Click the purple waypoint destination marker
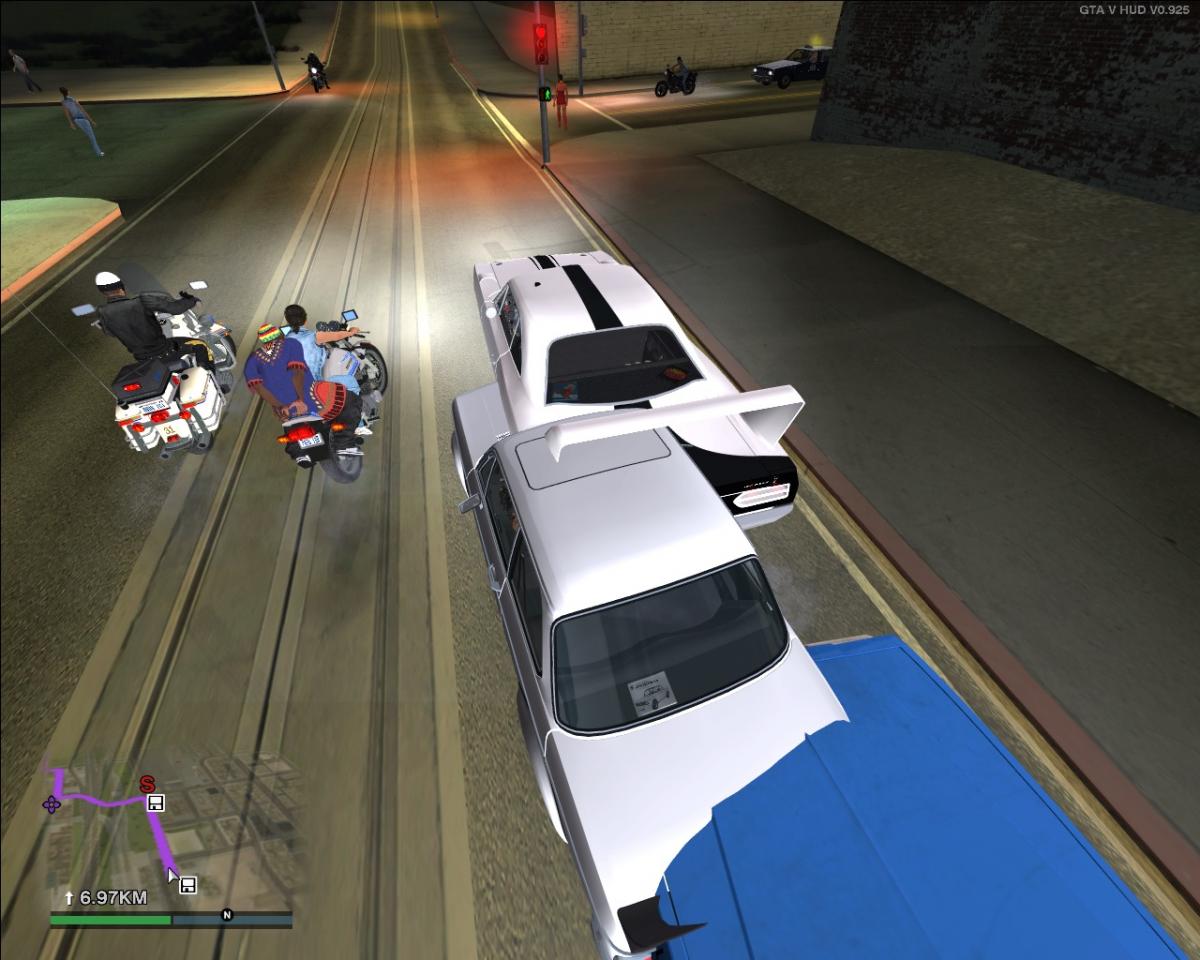The image size is (1200, 960). click(x=51, y=804)
